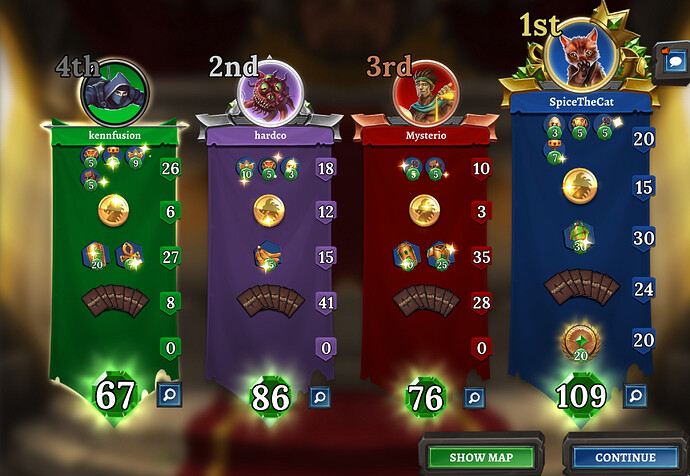This screenshot has height=476, width=690.
Task: Click Mysterio's gold coin icon
Action: coord(425,210)
